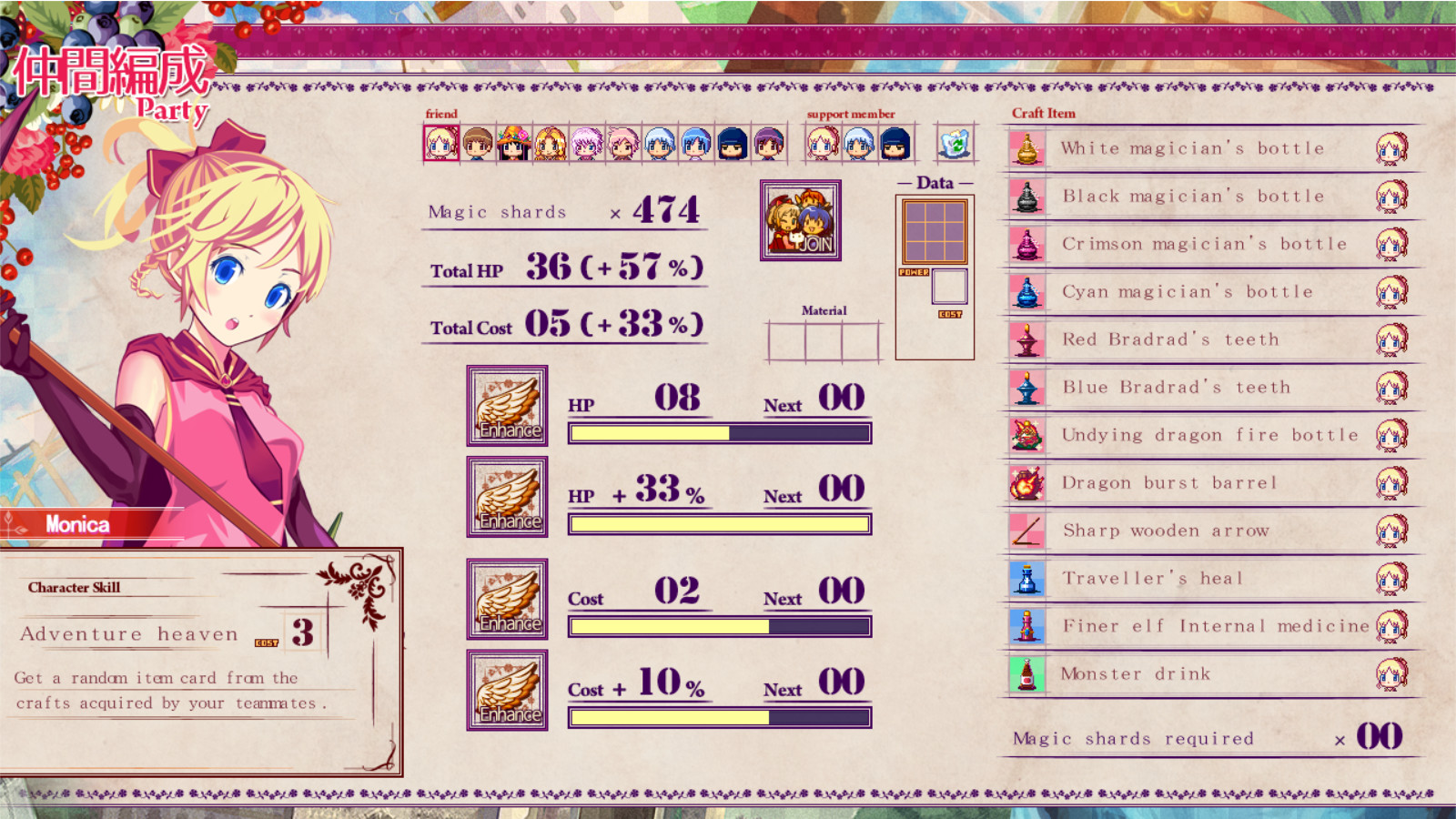
Task: Select the Blue Bradrad's teeth icon
Action: 1028,387
